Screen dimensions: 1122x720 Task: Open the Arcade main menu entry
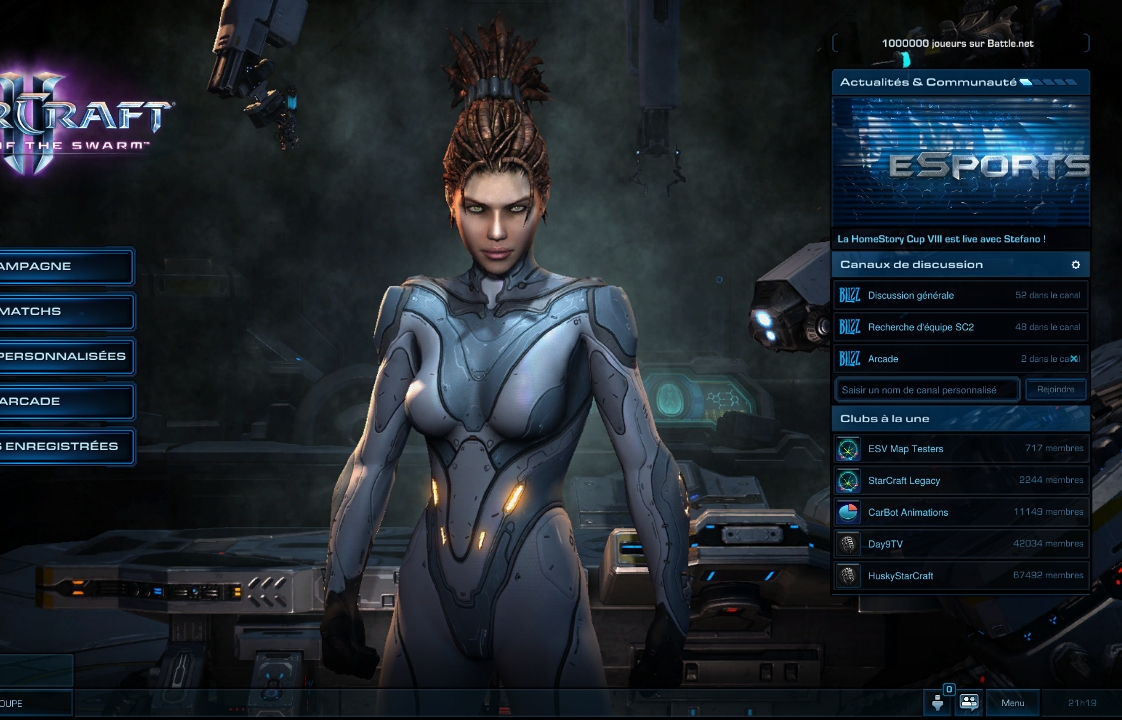click(x=62, y=402)
